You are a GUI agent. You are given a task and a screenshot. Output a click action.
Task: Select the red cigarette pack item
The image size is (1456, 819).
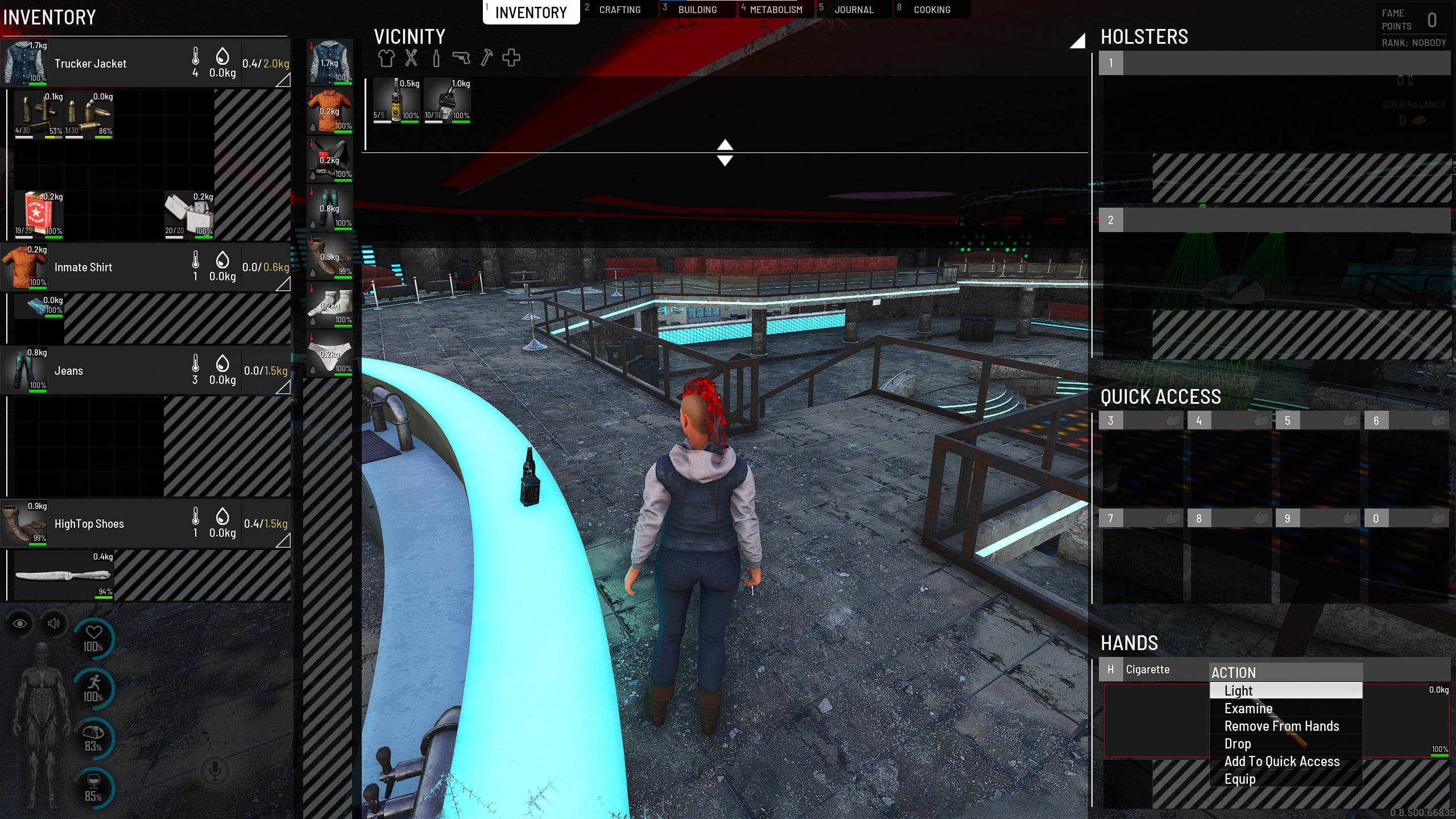pyautogui.click(x=38, y=214)
